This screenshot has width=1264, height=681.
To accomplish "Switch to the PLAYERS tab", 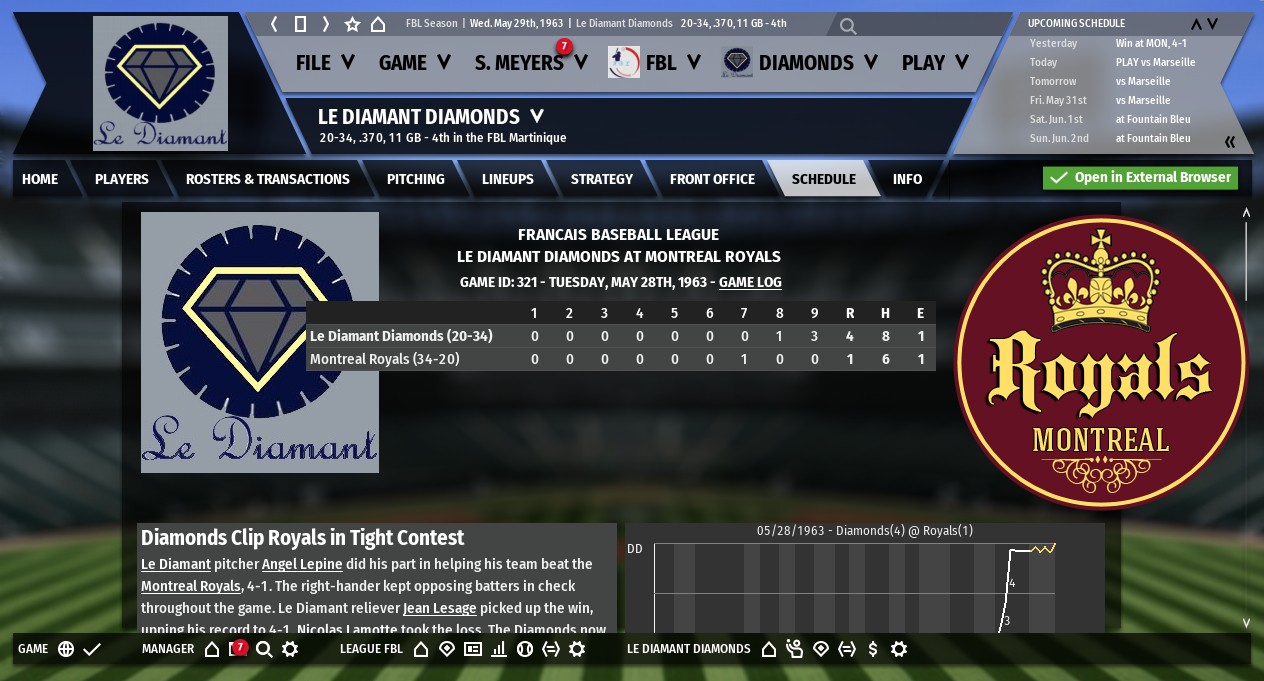I will (x=122, y=179).
